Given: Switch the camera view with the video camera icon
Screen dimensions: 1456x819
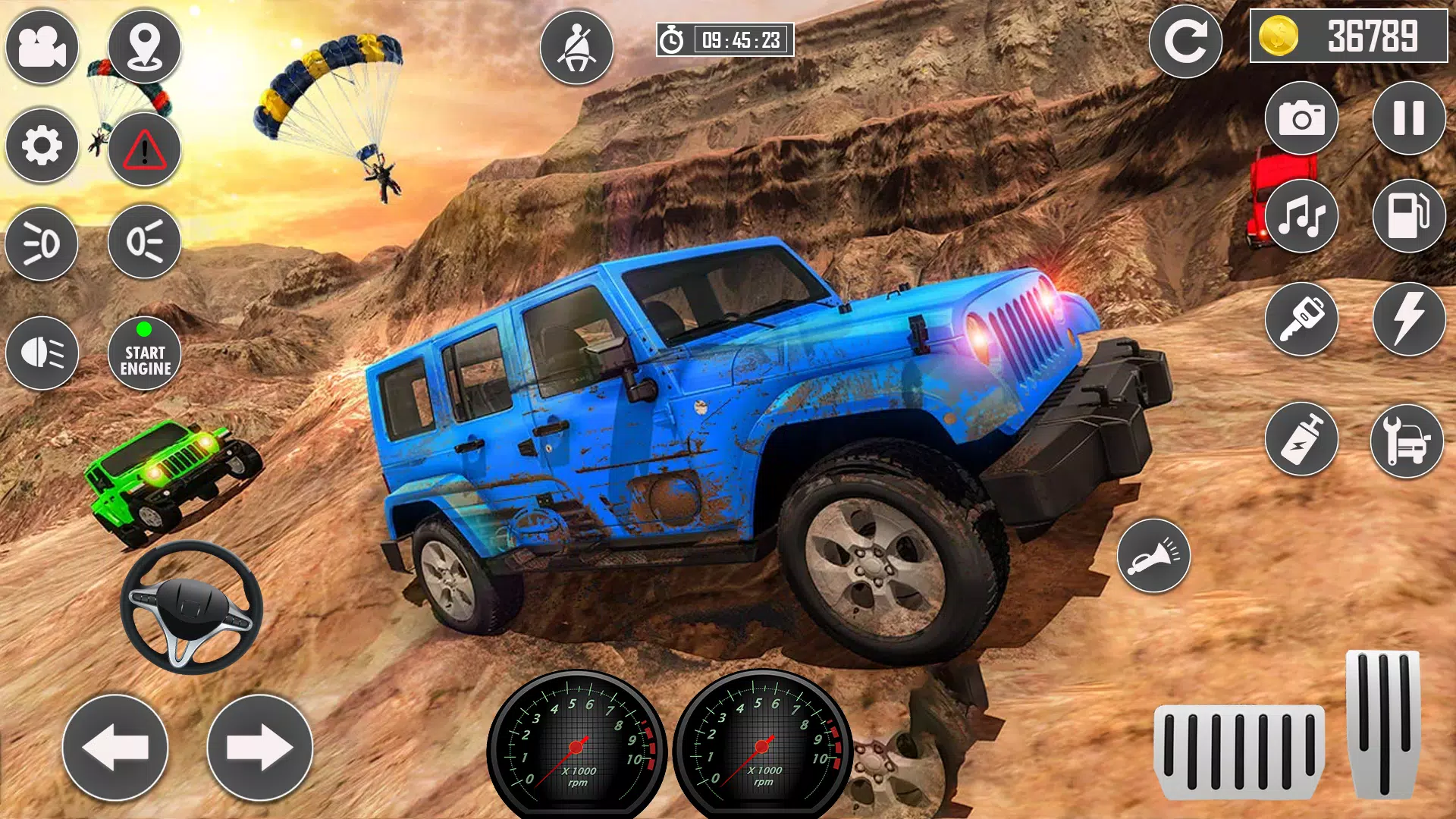Looking at the screenshot, I should coord(42,47).
